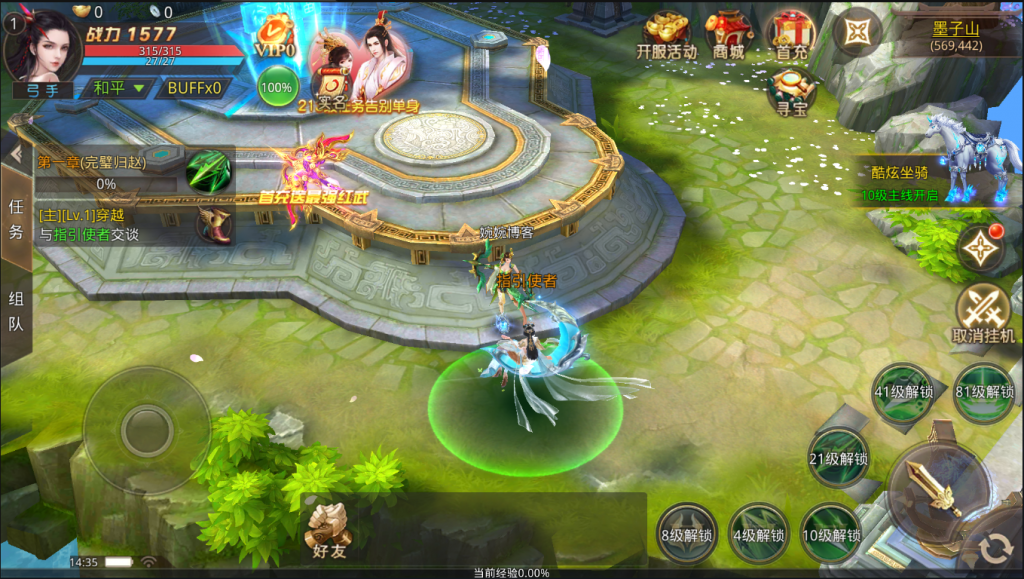Open the 商城 shop

(x=729, y=36)
